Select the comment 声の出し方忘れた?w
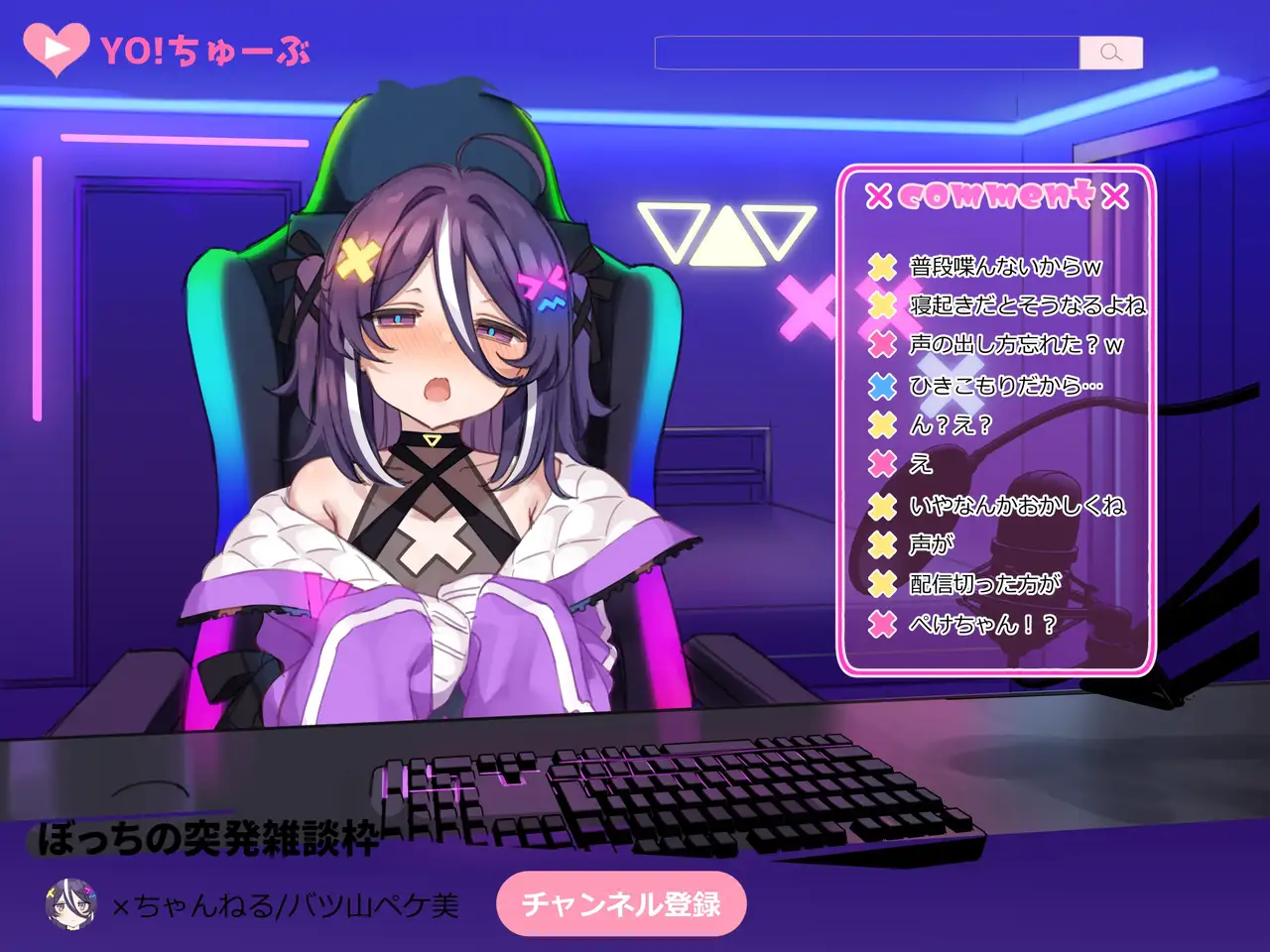Viewport: 1270px width, 952px height. (x=1016, y=345)
